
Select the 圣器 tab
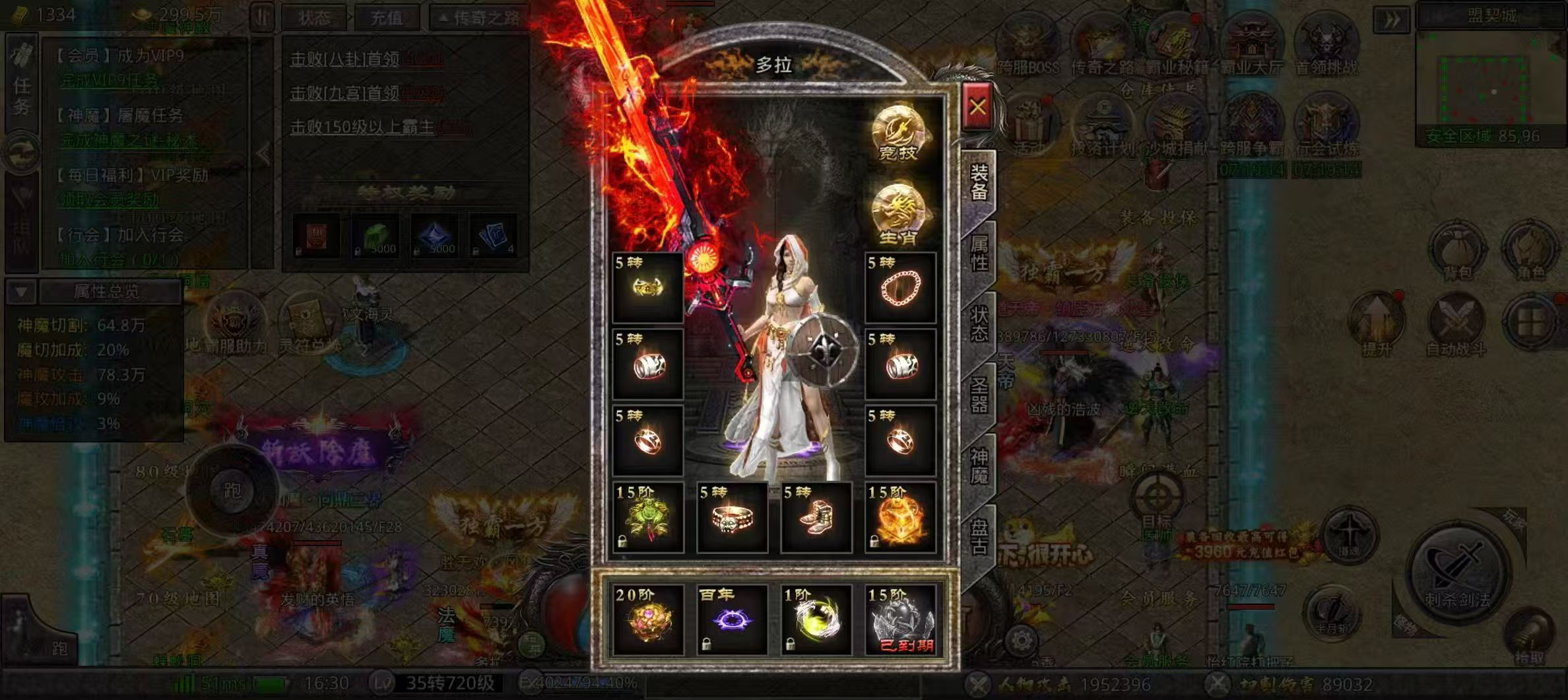pos(979,395)
